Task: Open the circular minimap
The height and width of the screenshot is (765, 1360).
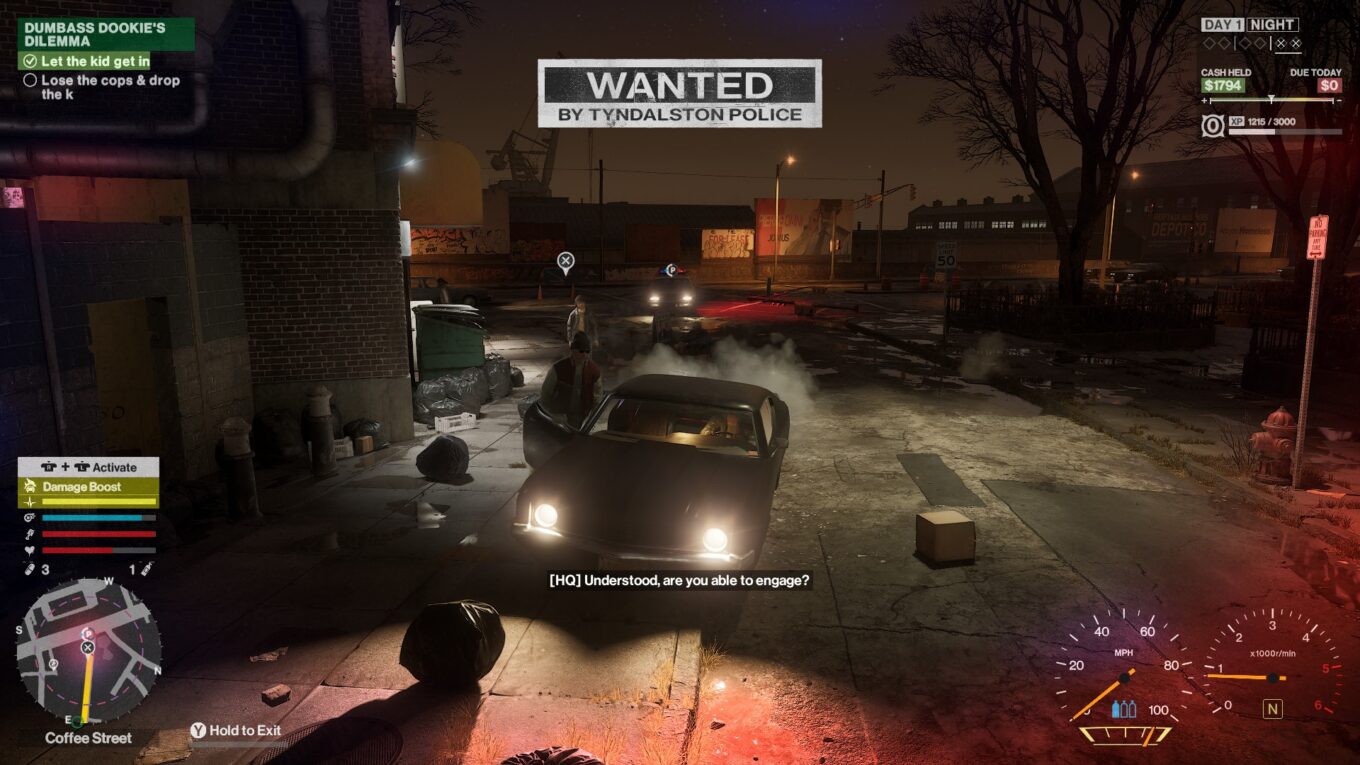Action: [89, 651]
